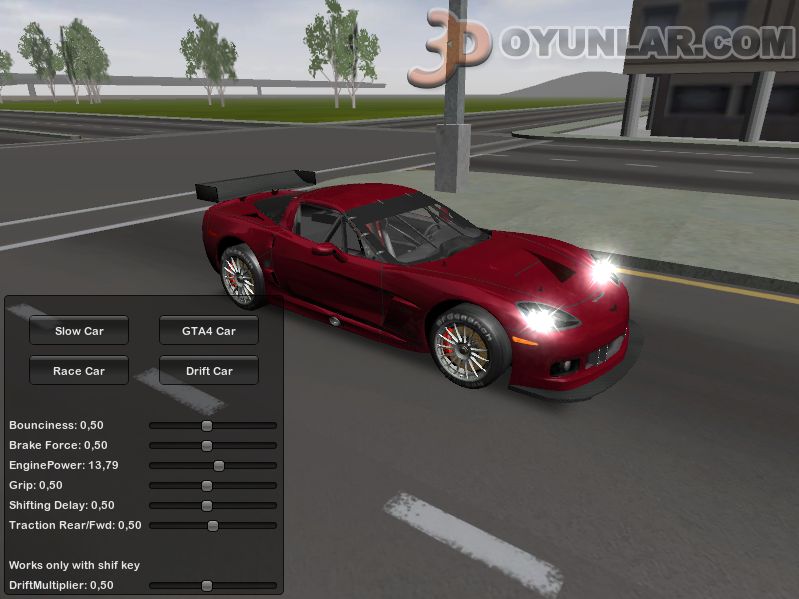This screenshot has height=599, width=799.
Task: Click the Bounciness slider
Action: click(x=207, y=425)
